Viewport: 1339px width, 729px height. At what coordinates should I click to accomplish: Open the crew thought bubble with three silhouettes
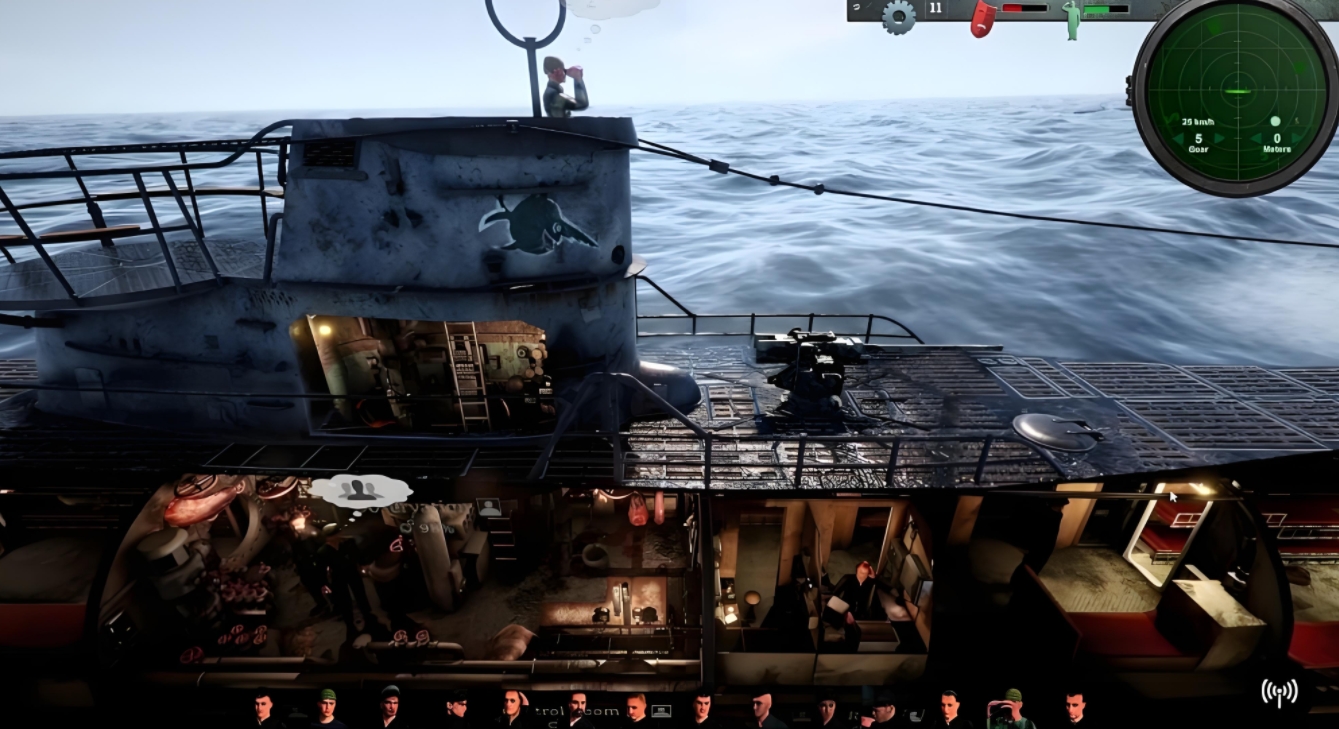pos(360,489)
